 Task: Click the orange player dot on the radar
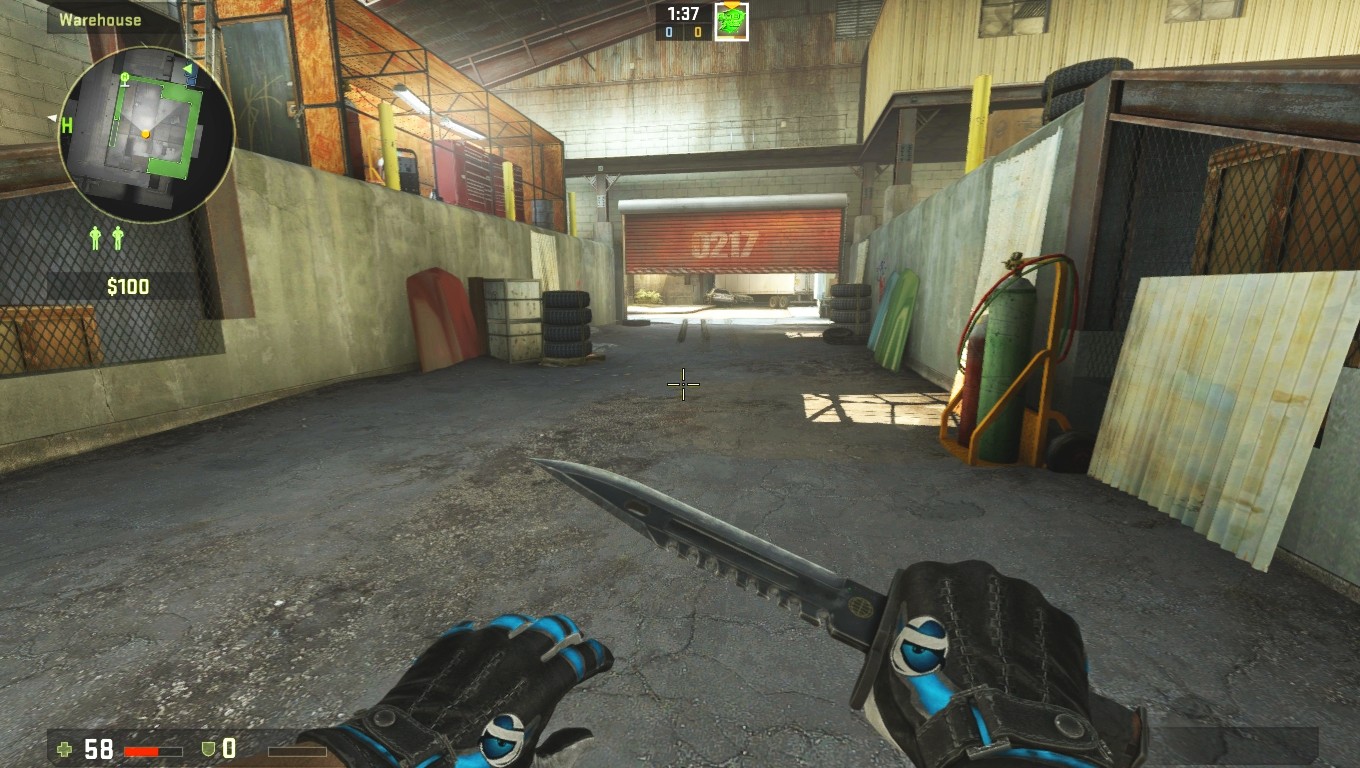(x=145, y=134)
